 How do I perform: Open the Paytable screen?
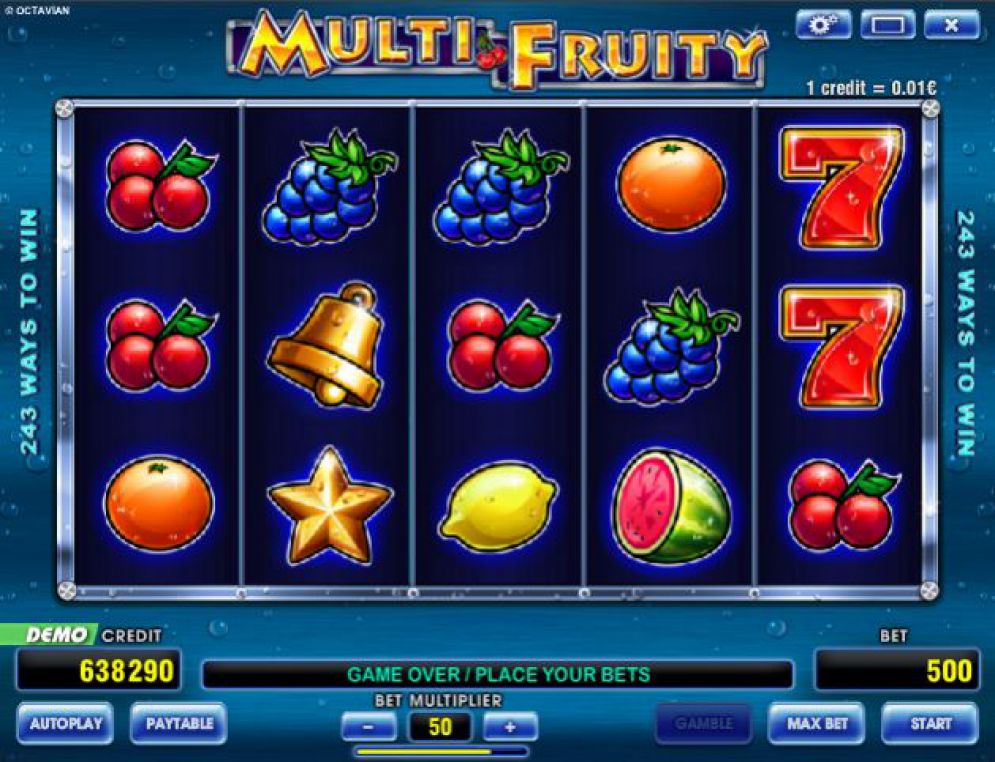[x=178, y=723]
